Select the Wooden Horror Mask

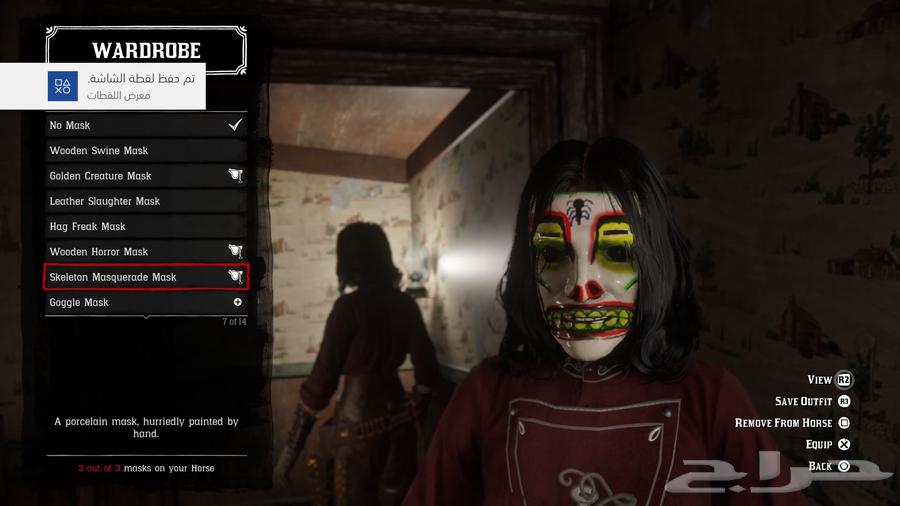coord(146,252)
